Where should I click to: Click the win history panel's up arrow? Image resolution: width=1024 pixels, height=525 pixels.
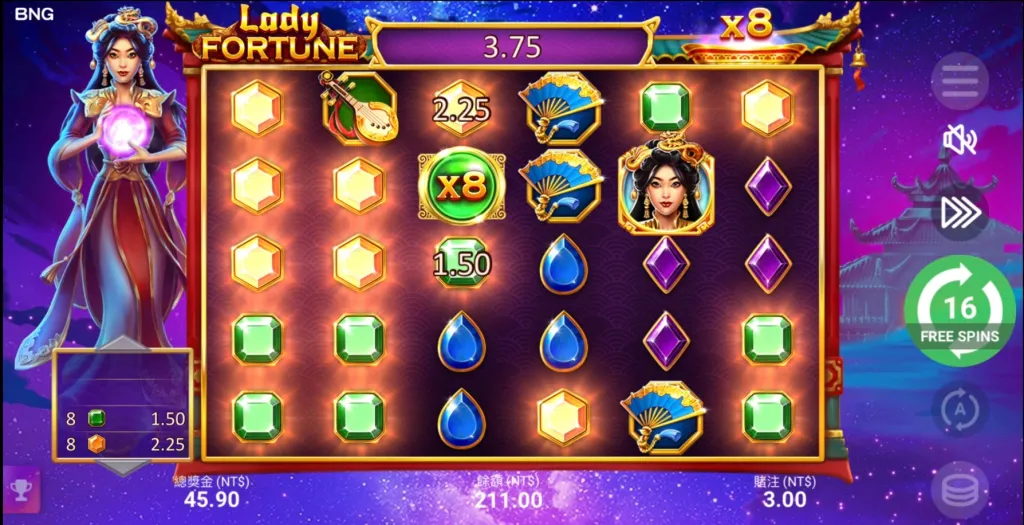coord(122,344)
